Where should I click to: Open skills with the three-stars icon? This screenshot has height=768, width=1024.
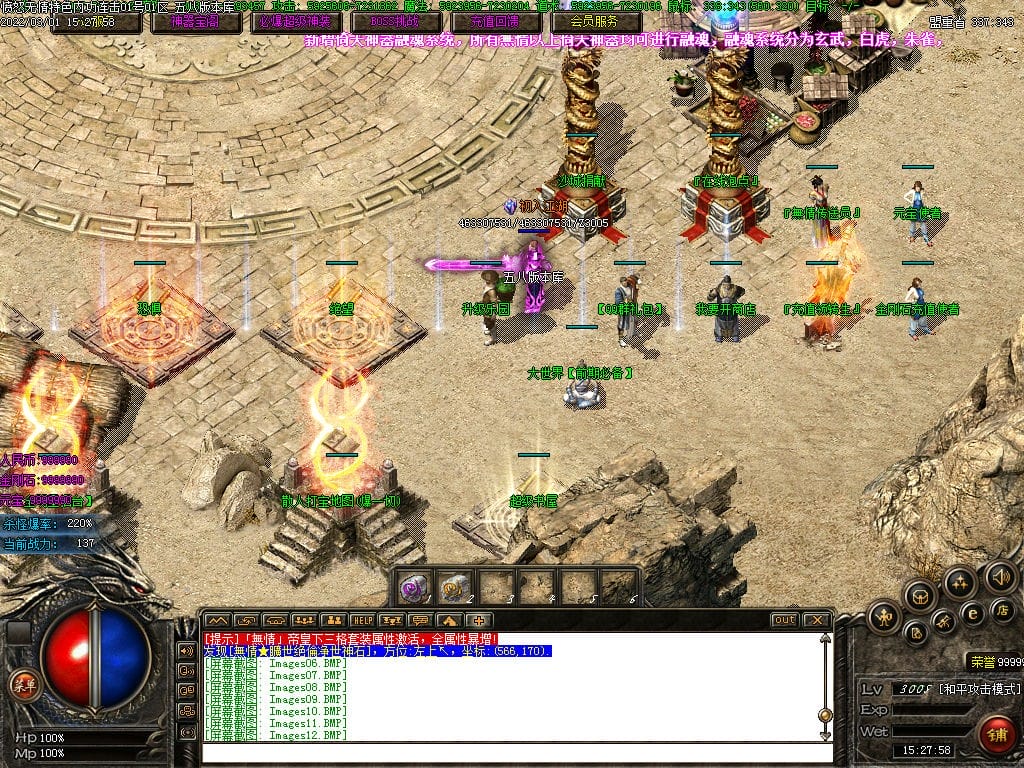point(960,582)
